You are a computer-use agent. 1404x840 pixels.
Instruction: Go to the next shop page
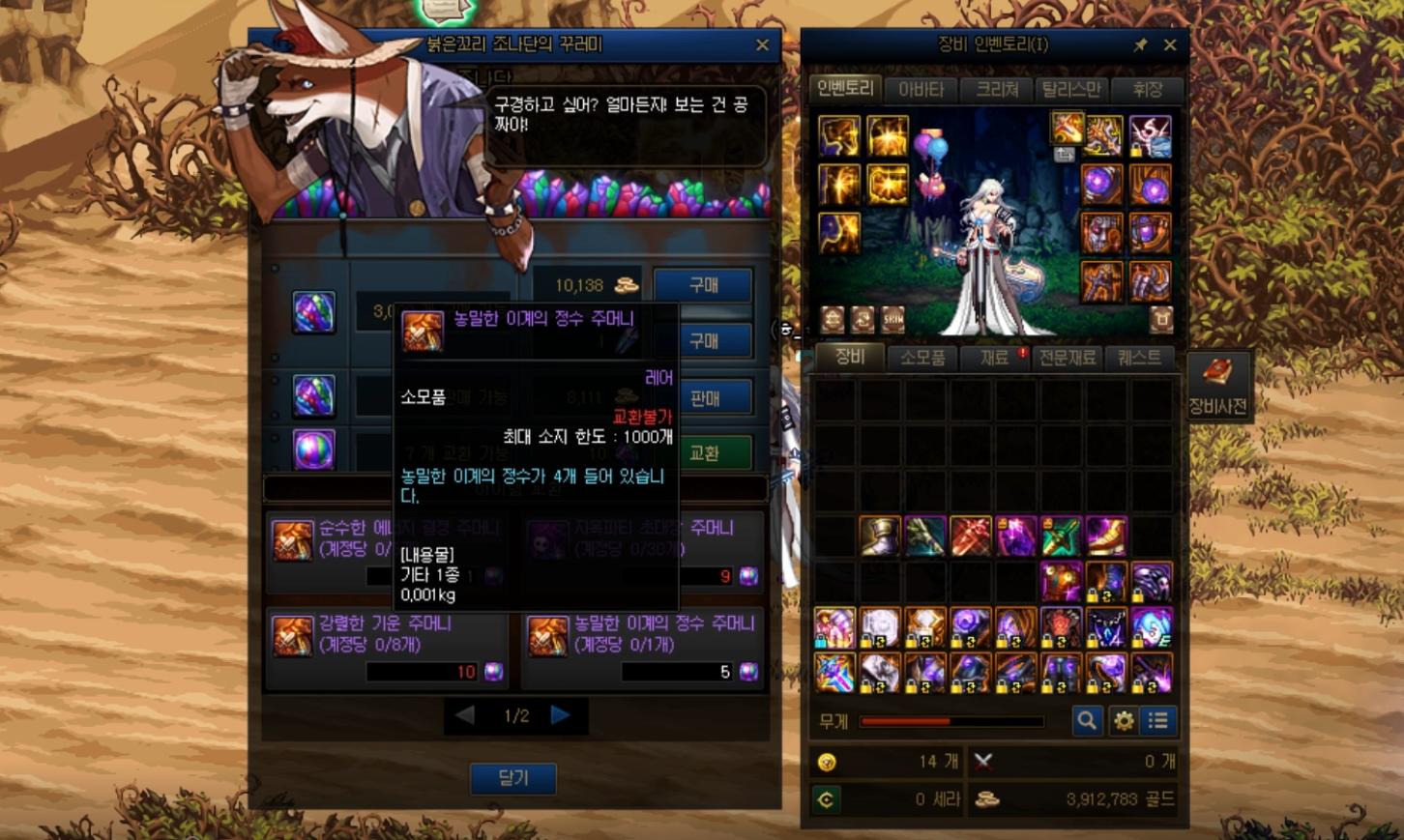pos(561,715)
